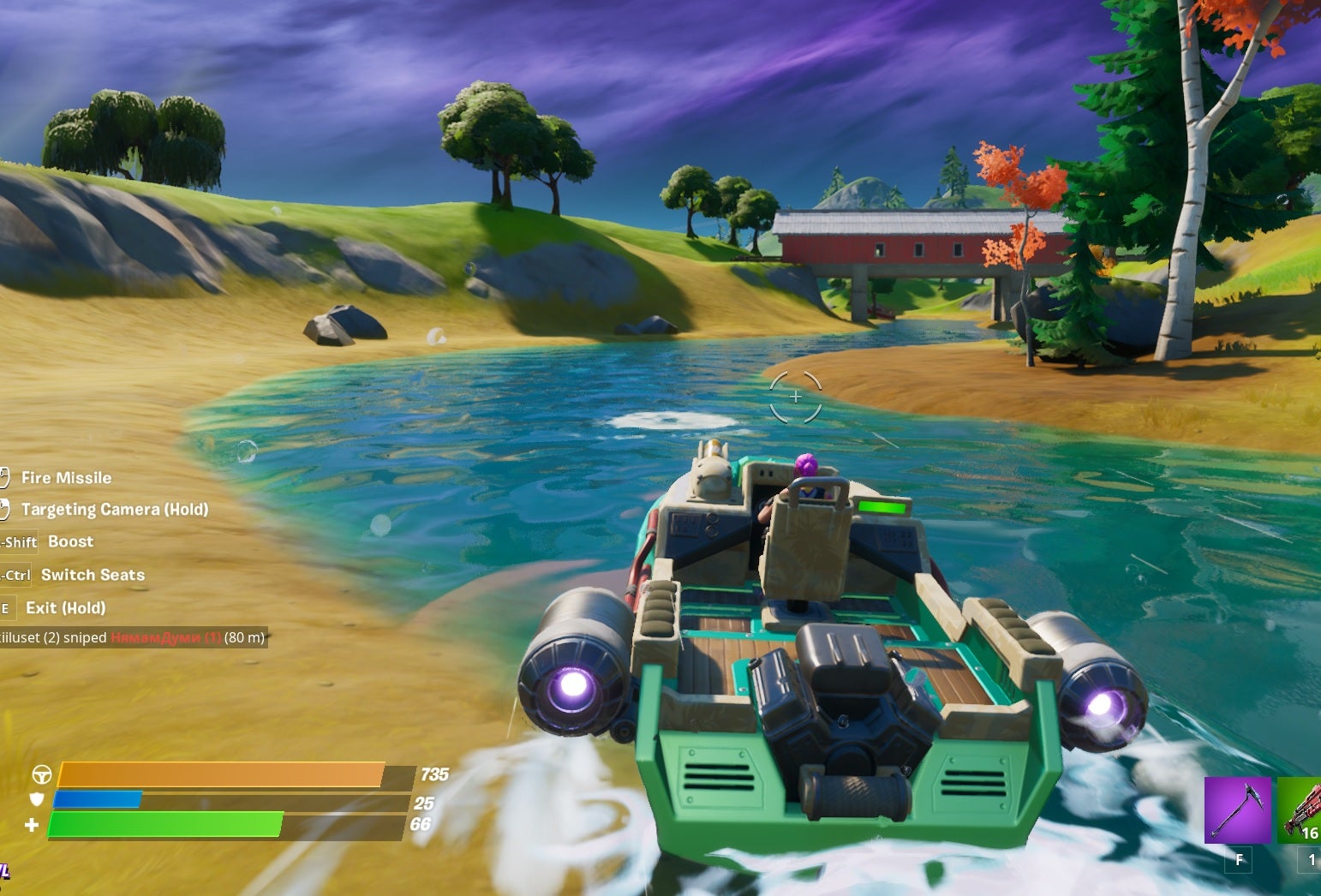Toggle the Targeting Camera (Hold) option

114,509
